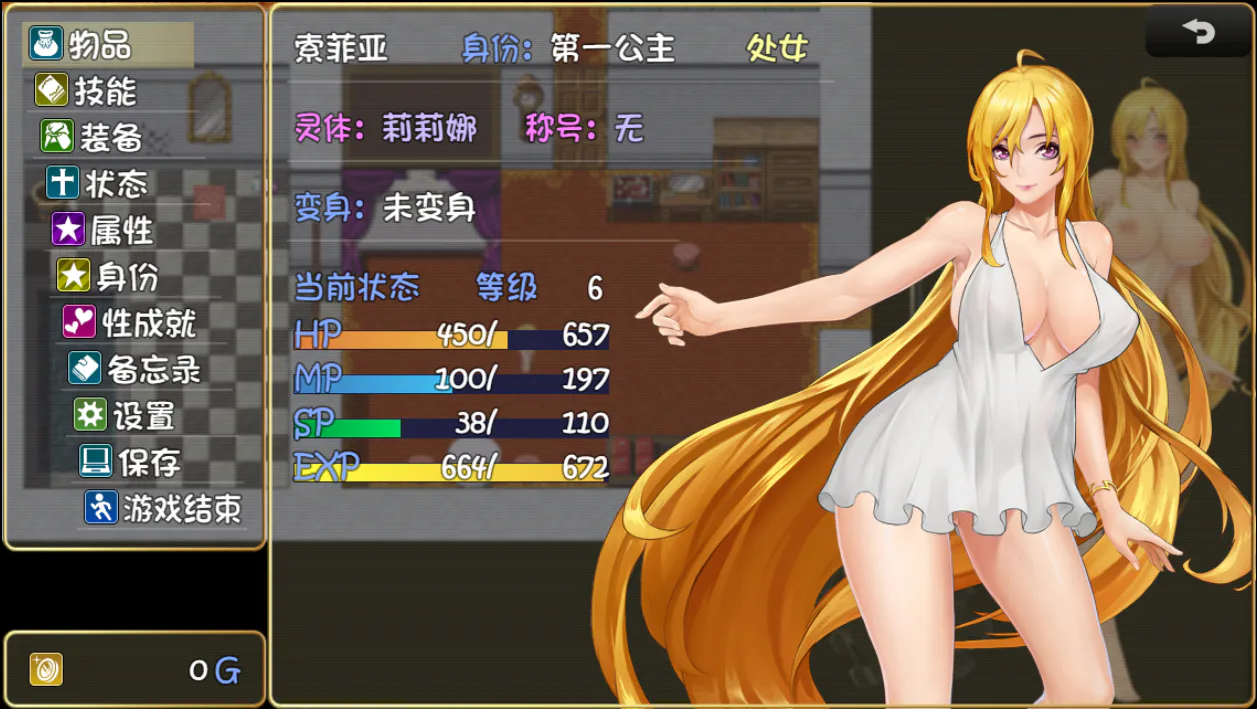1257x709 pixels.
Task: Select the 身份 identity entry
Action: pos(126,276)
